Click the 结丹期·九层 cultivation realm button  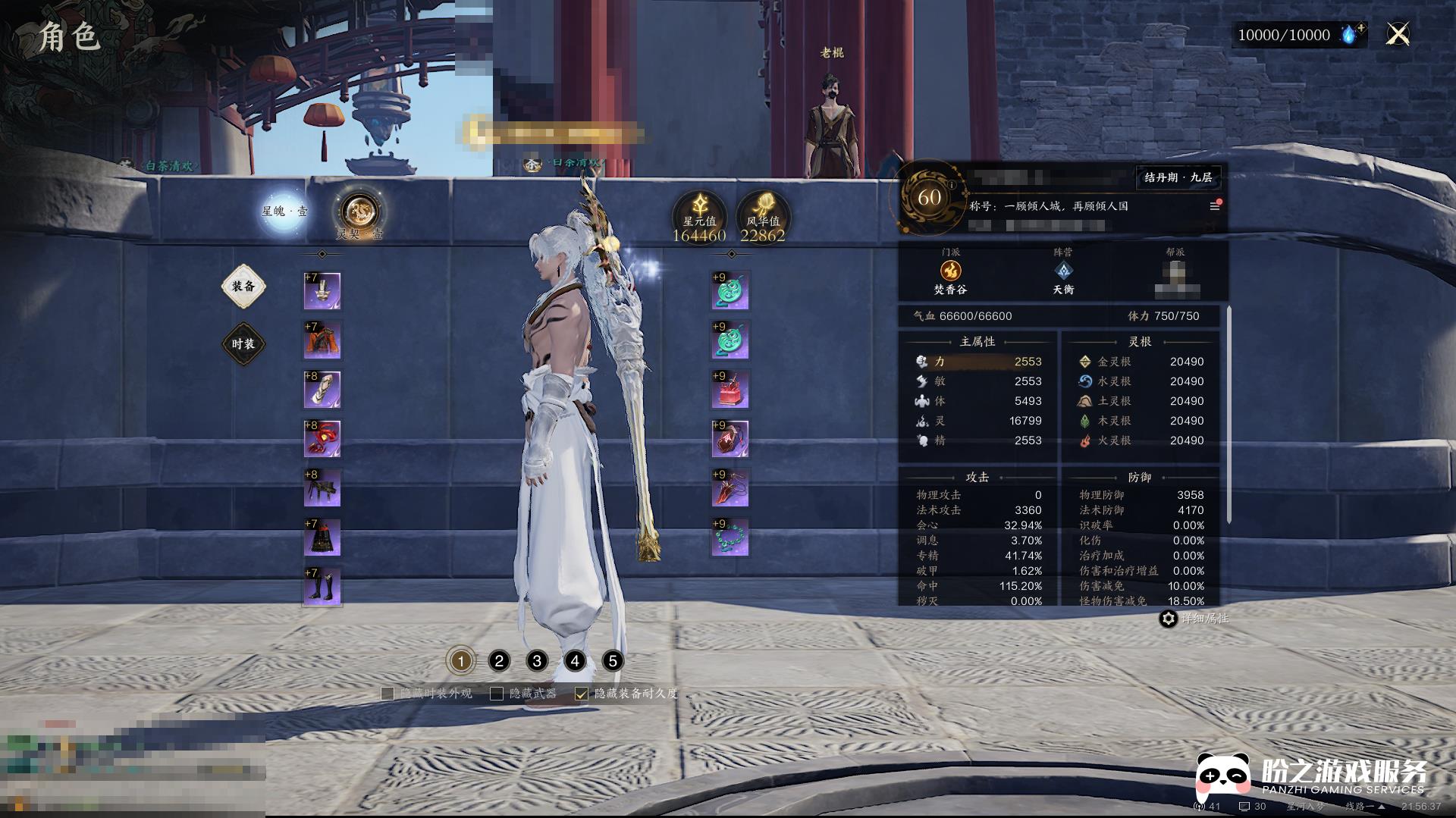point(1178,177)
